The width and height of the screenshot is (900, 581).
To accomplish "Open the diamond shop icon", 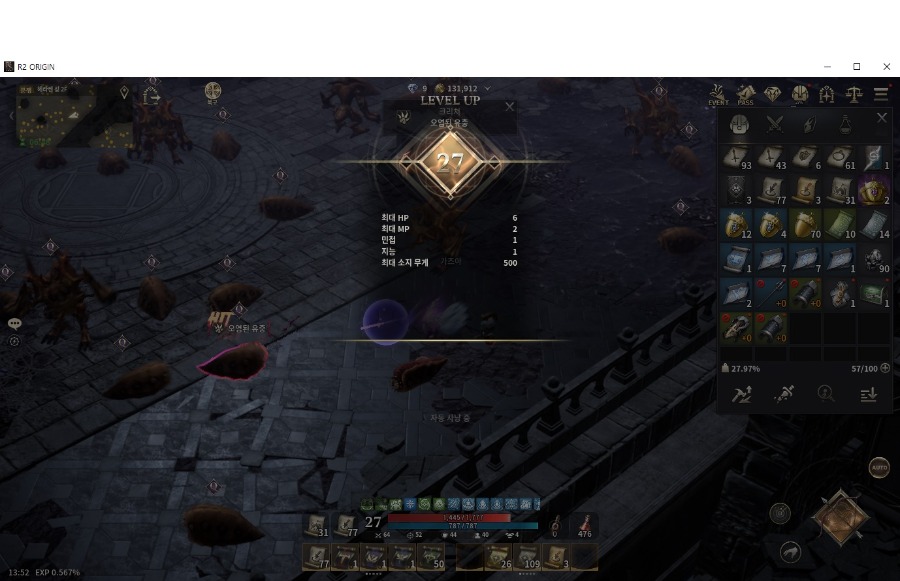I will 772,95.
